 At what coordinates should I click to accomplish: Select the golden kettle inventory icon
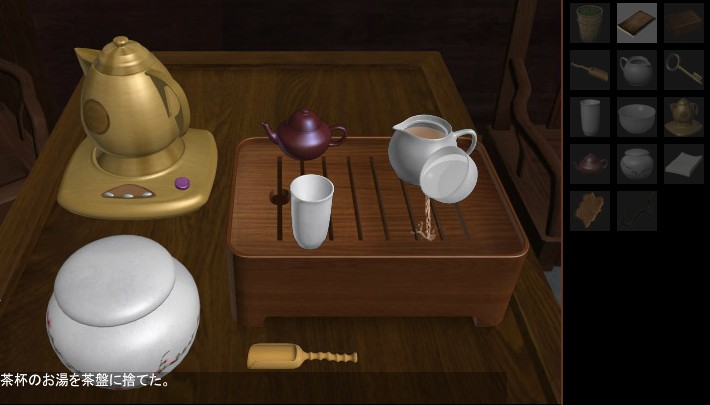pyautogui.click(x=684, y=117)
